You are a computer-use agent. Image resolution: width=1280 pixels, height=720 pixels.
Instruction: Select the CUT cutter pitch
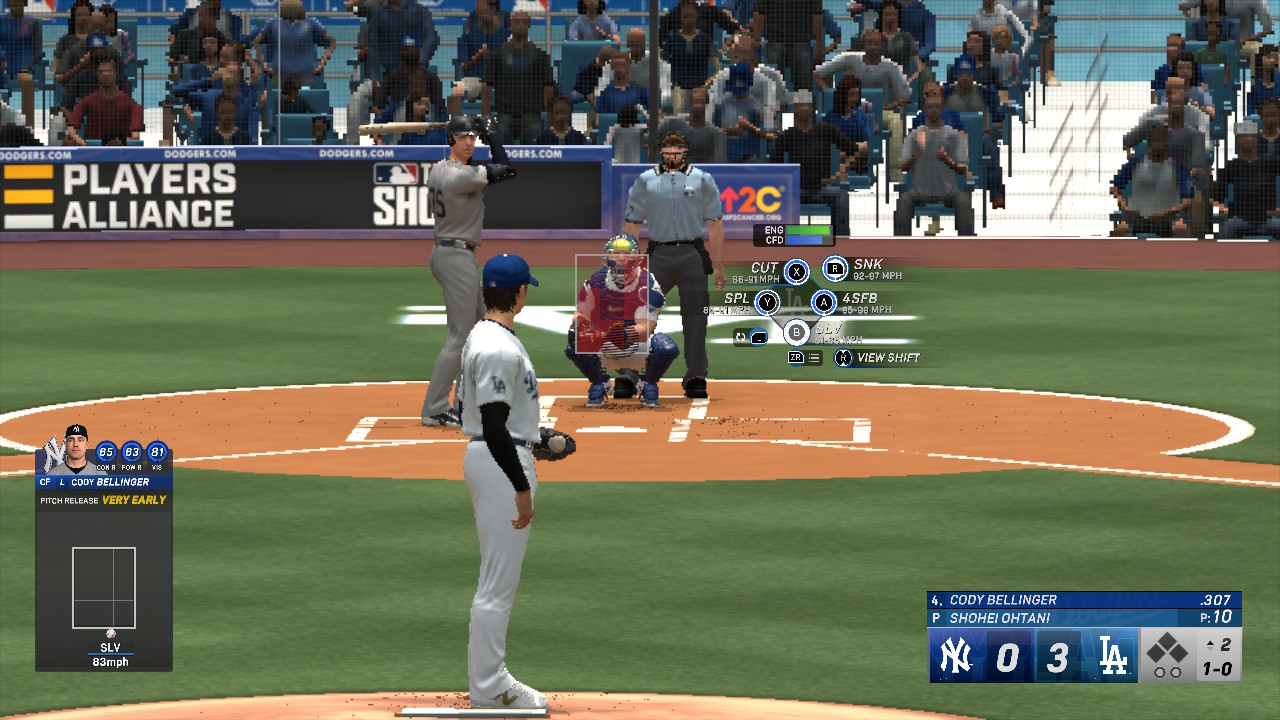click(796, 271)
